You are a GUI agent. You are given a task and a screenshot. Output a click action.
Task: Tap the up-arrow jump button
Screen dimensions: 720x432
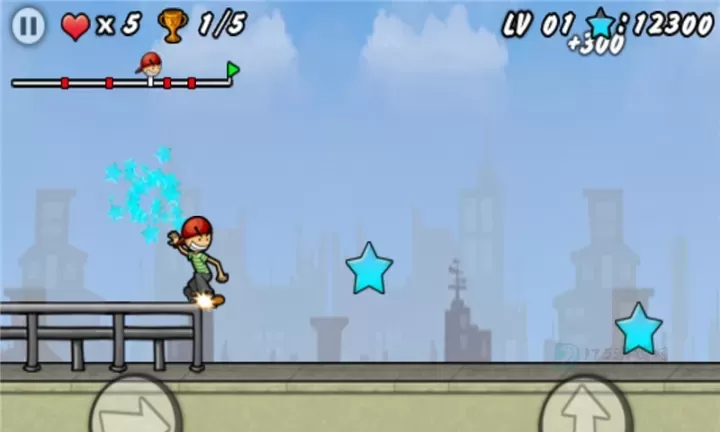click(x=585, y=409)
